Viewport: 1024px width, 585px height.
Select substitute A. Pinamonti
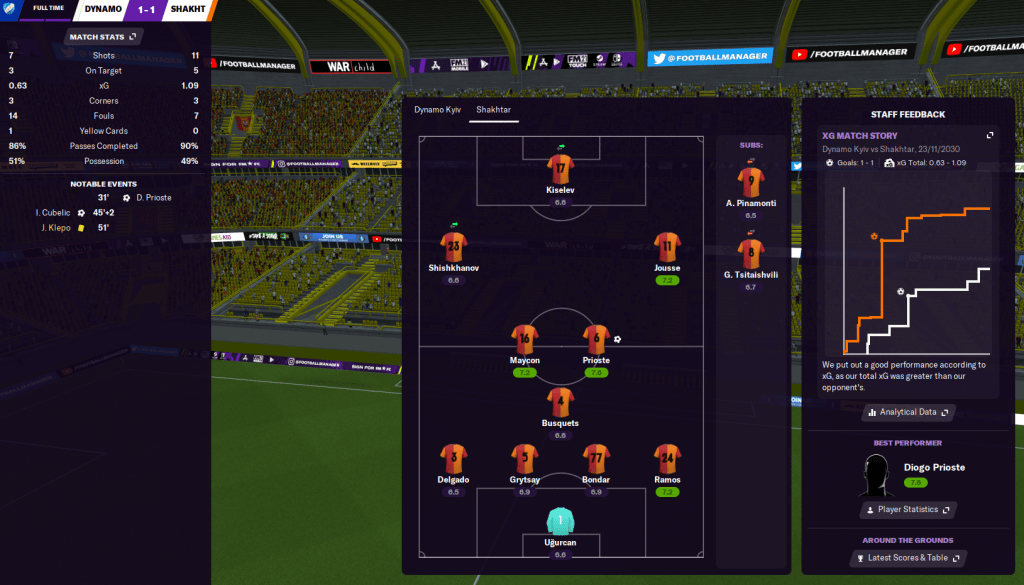click(x=751, y=182)
